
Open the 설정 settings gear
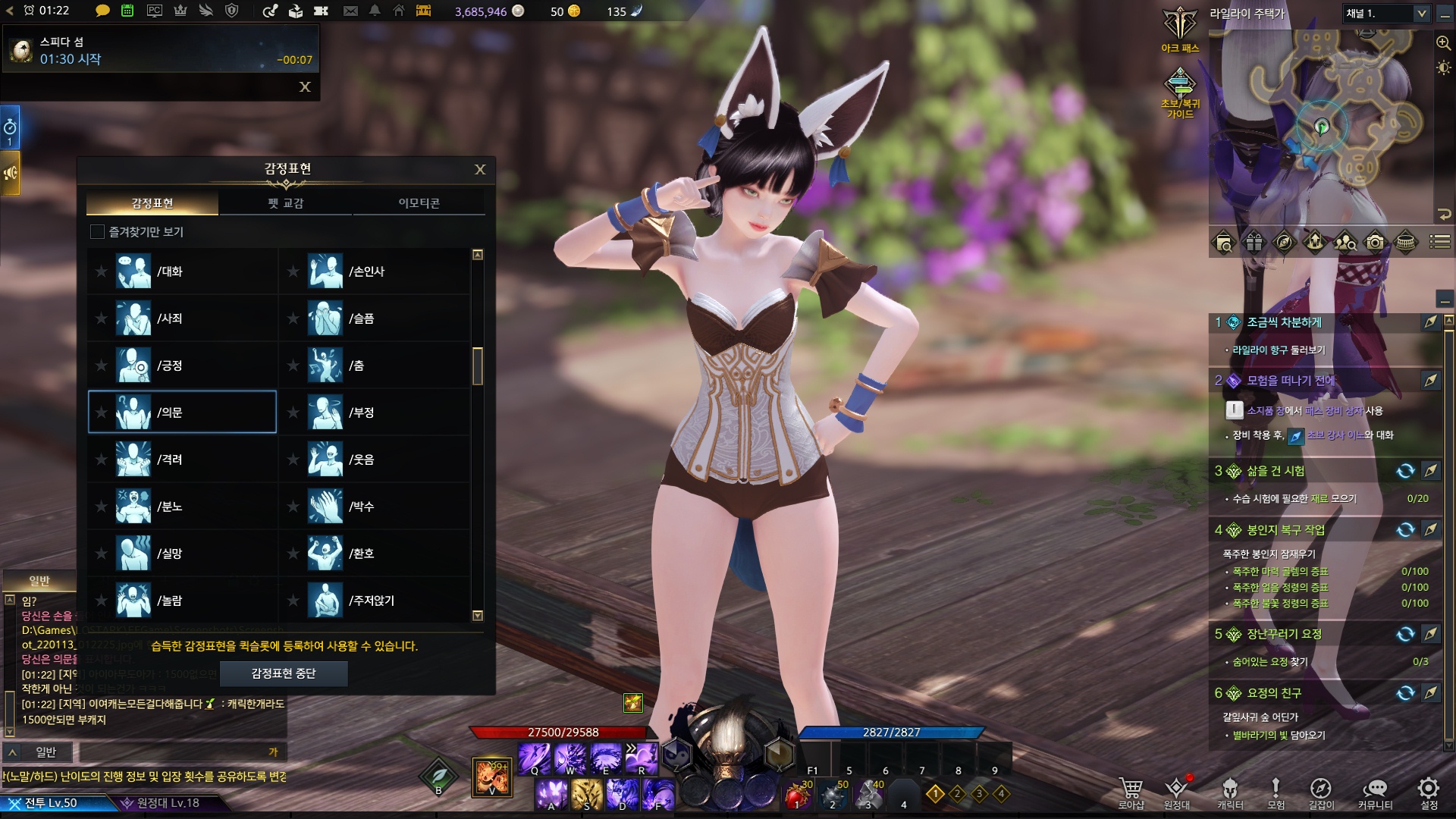pyautogui.click(x=1429, y=791)
